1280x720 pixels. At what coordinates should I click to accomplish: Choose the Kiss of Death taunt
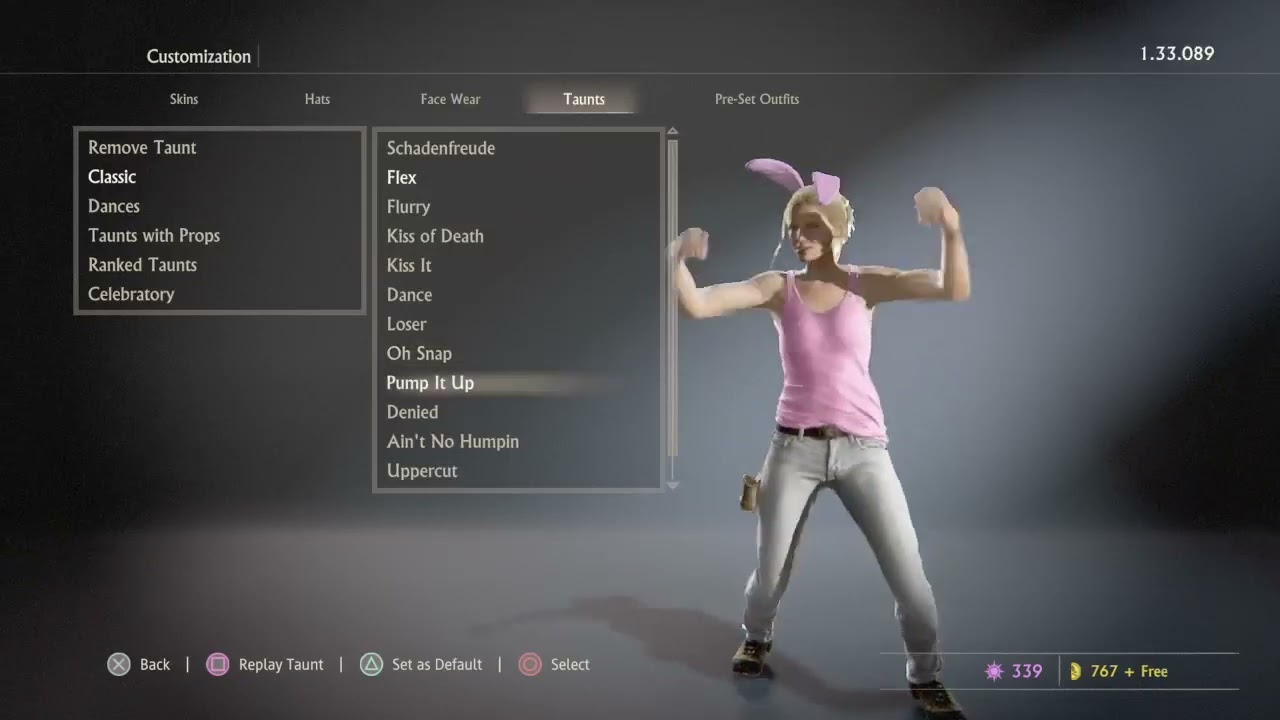(x=435, y=236)
